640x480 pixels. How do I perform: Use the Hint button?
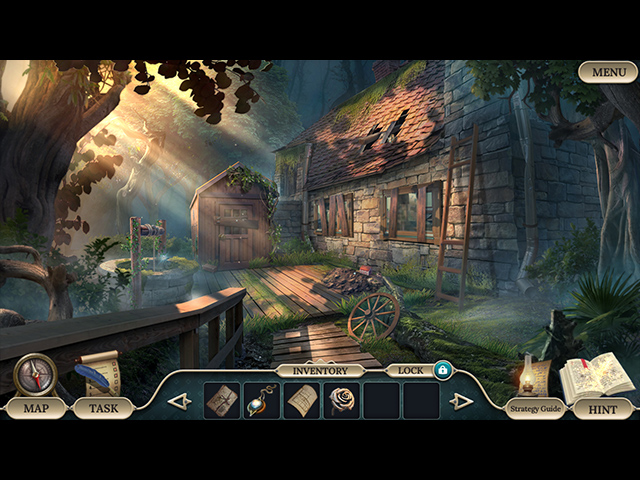(x=602, y=408)
